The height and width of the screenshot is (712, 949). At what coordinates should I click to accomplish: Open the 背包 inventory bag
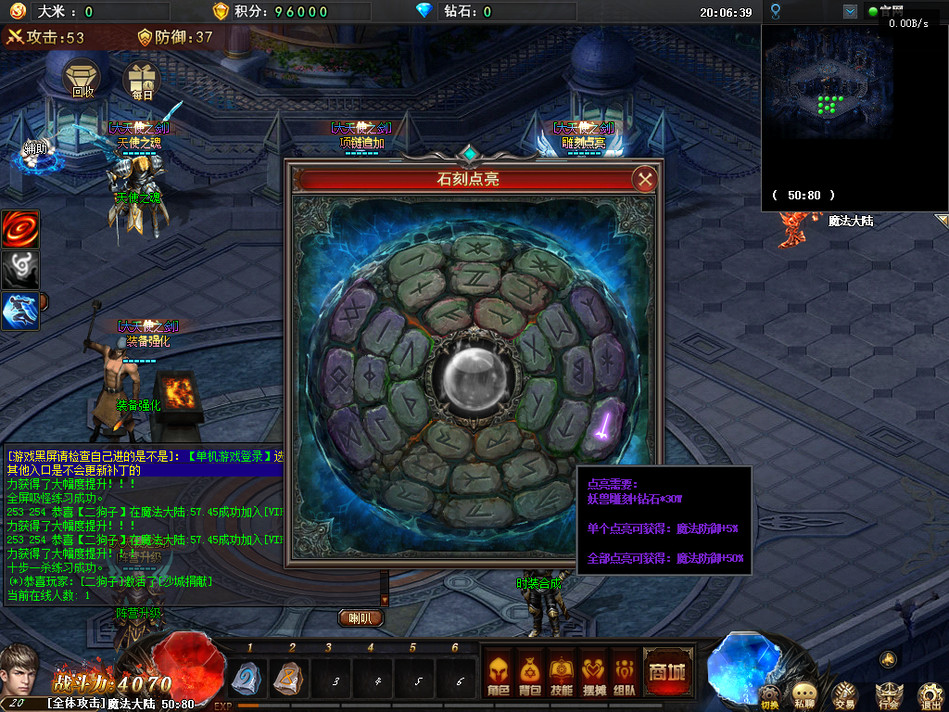[530, 673]
